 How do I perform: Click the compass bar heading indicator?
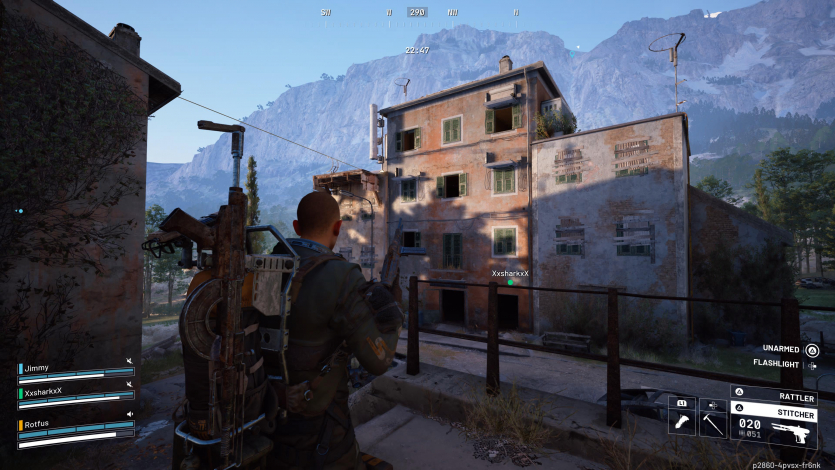pos(417,12)
